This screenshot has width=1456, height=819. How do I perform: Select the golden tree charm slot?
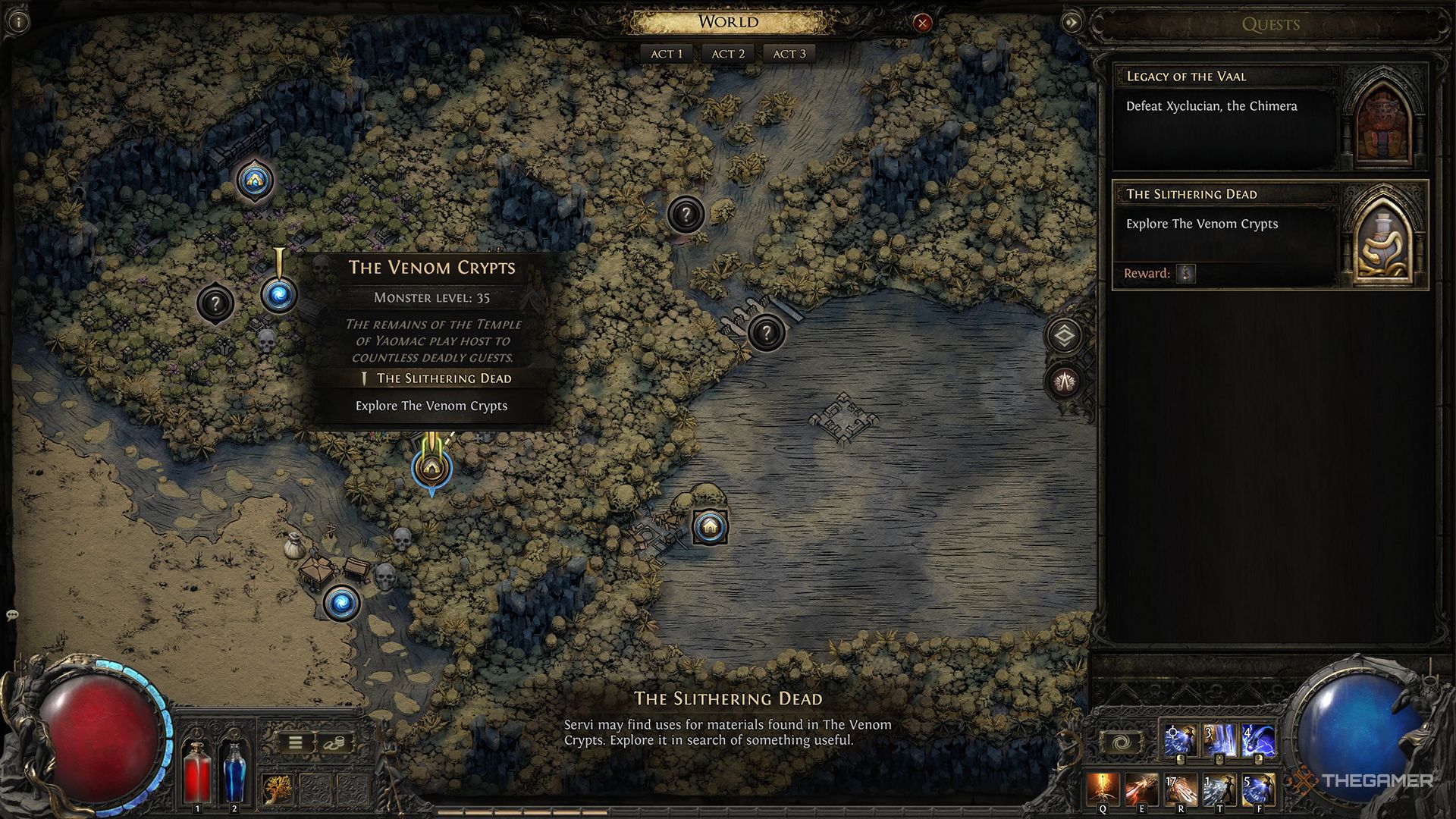click(278, 789)
